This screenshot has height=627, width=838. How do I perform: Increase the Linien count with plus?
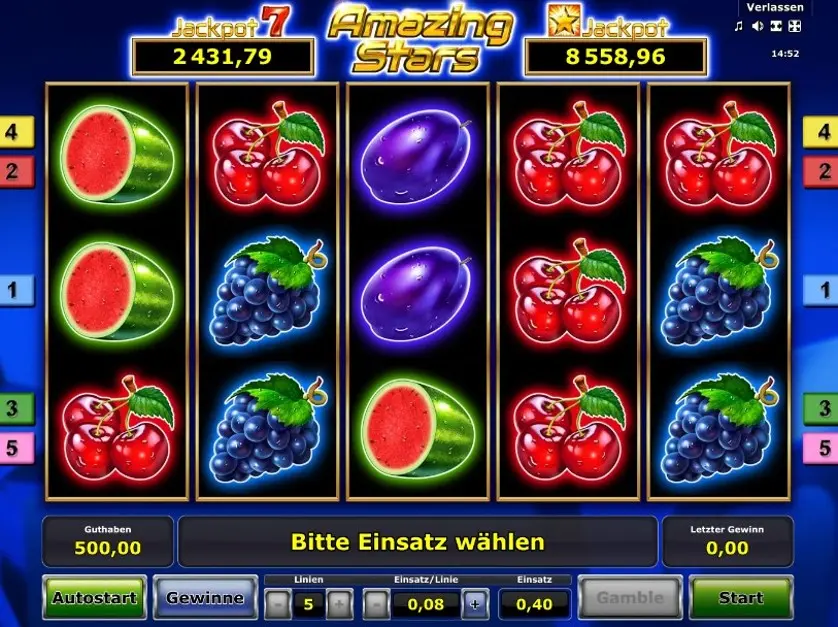pos(340,604)
